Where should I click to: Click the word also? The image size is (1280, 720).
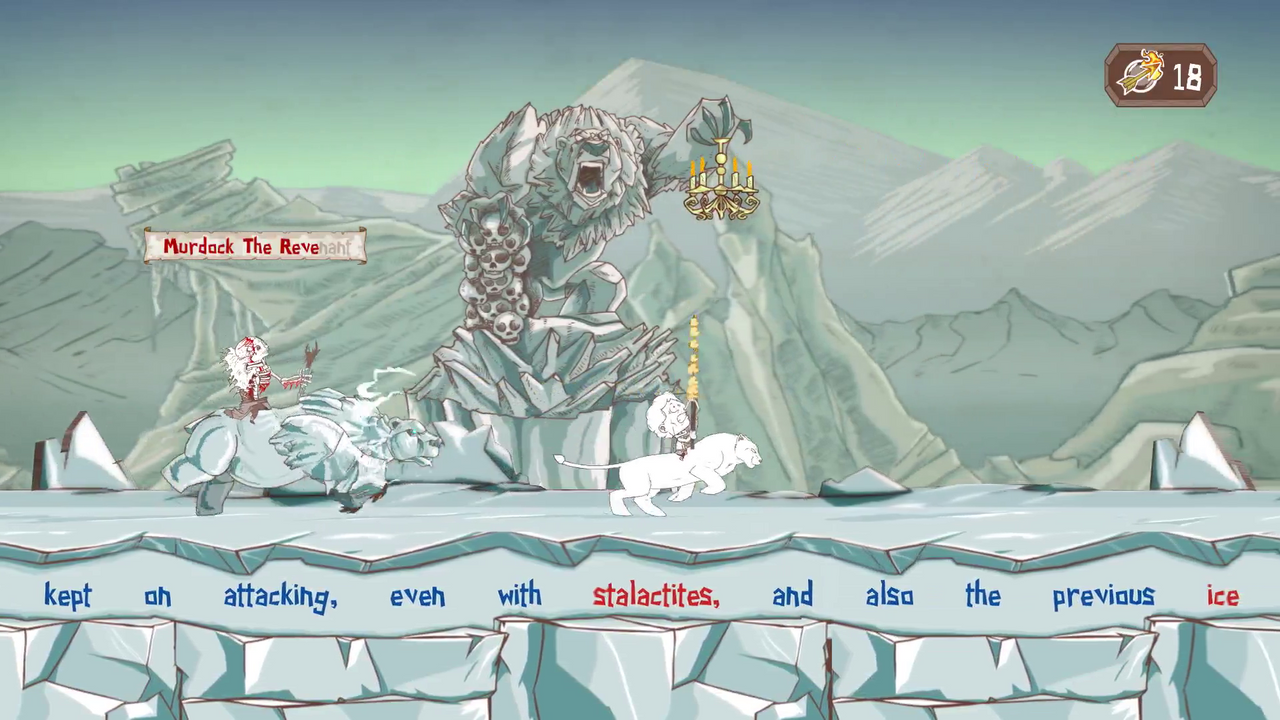tap(888, 596)
